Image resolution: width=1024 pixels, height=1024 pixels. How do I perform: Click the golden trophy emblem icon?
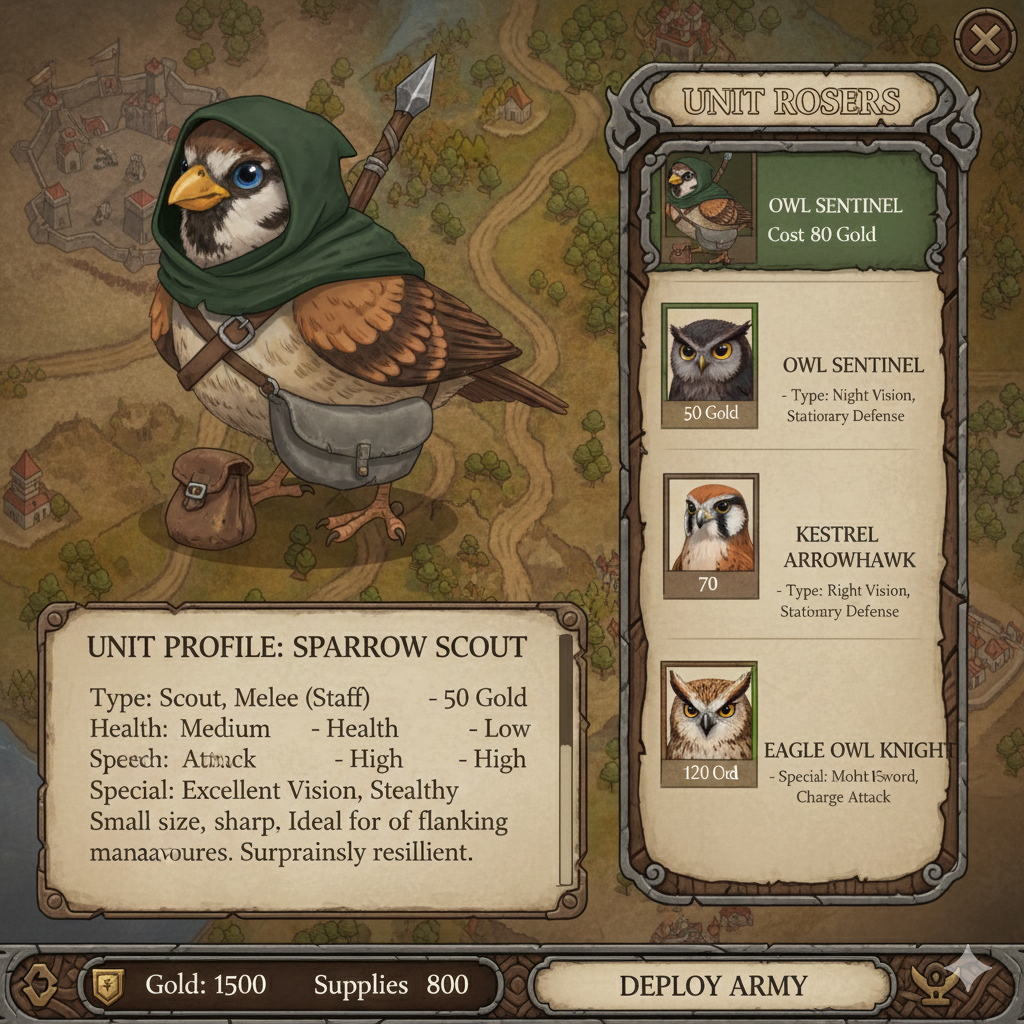(939, 984)
